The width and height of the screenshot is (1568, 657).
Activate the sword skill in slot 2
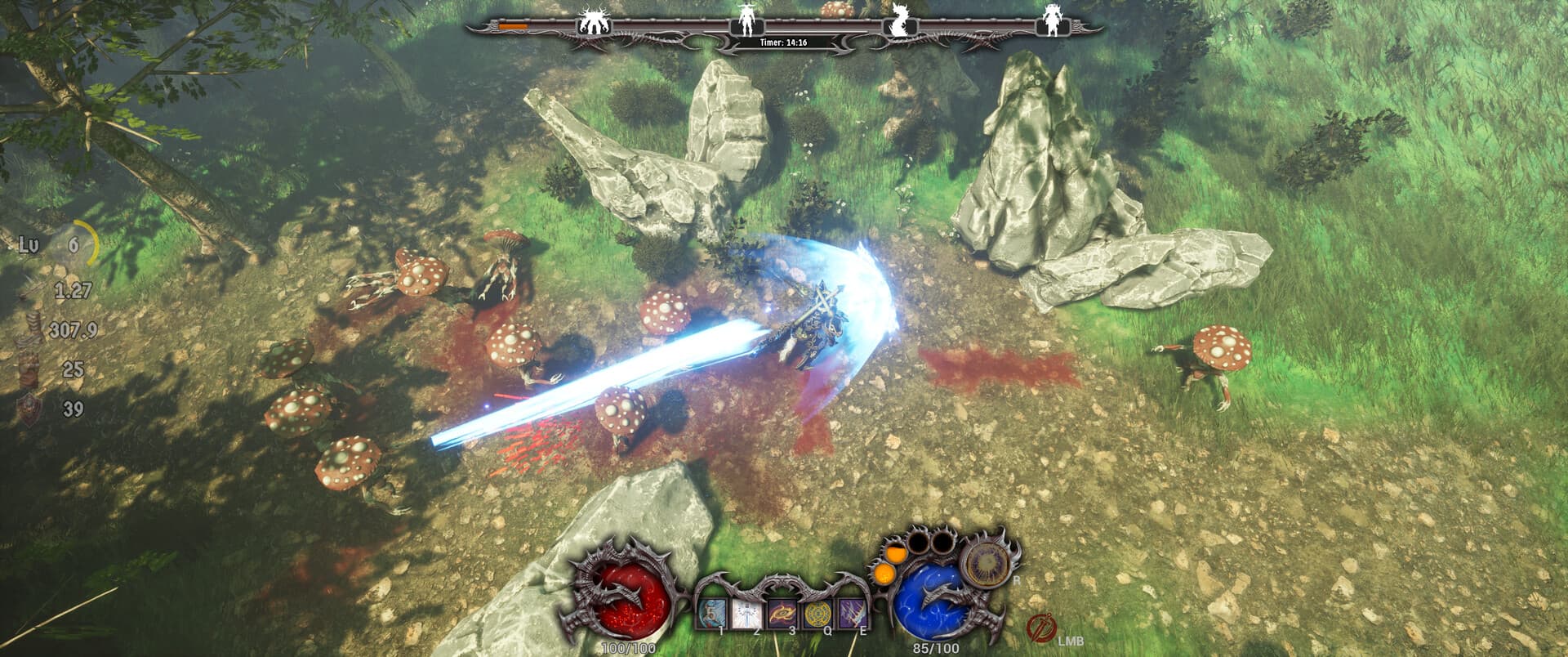(746, 613)
